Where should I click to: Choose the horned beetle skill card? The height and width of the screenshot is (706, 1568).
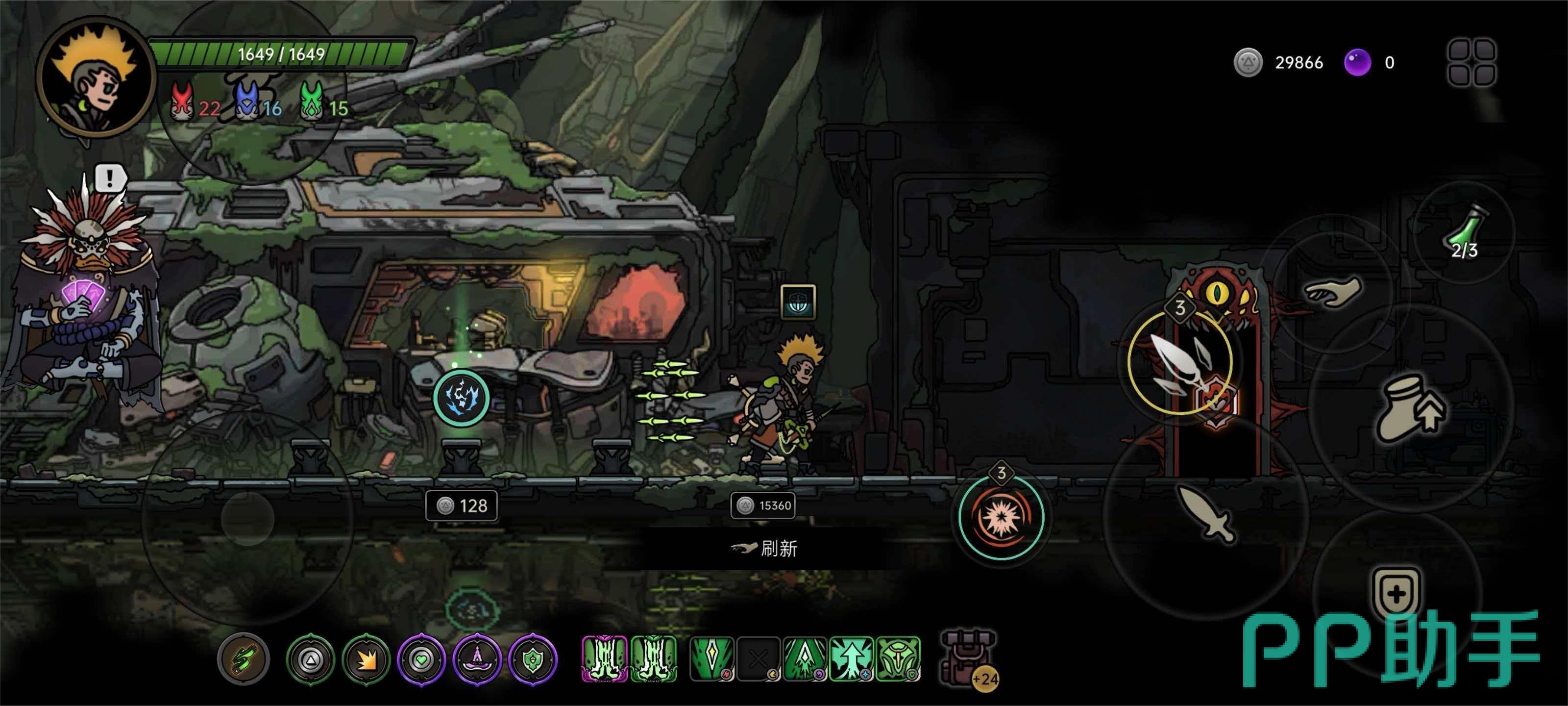click(x=899, y=658)
